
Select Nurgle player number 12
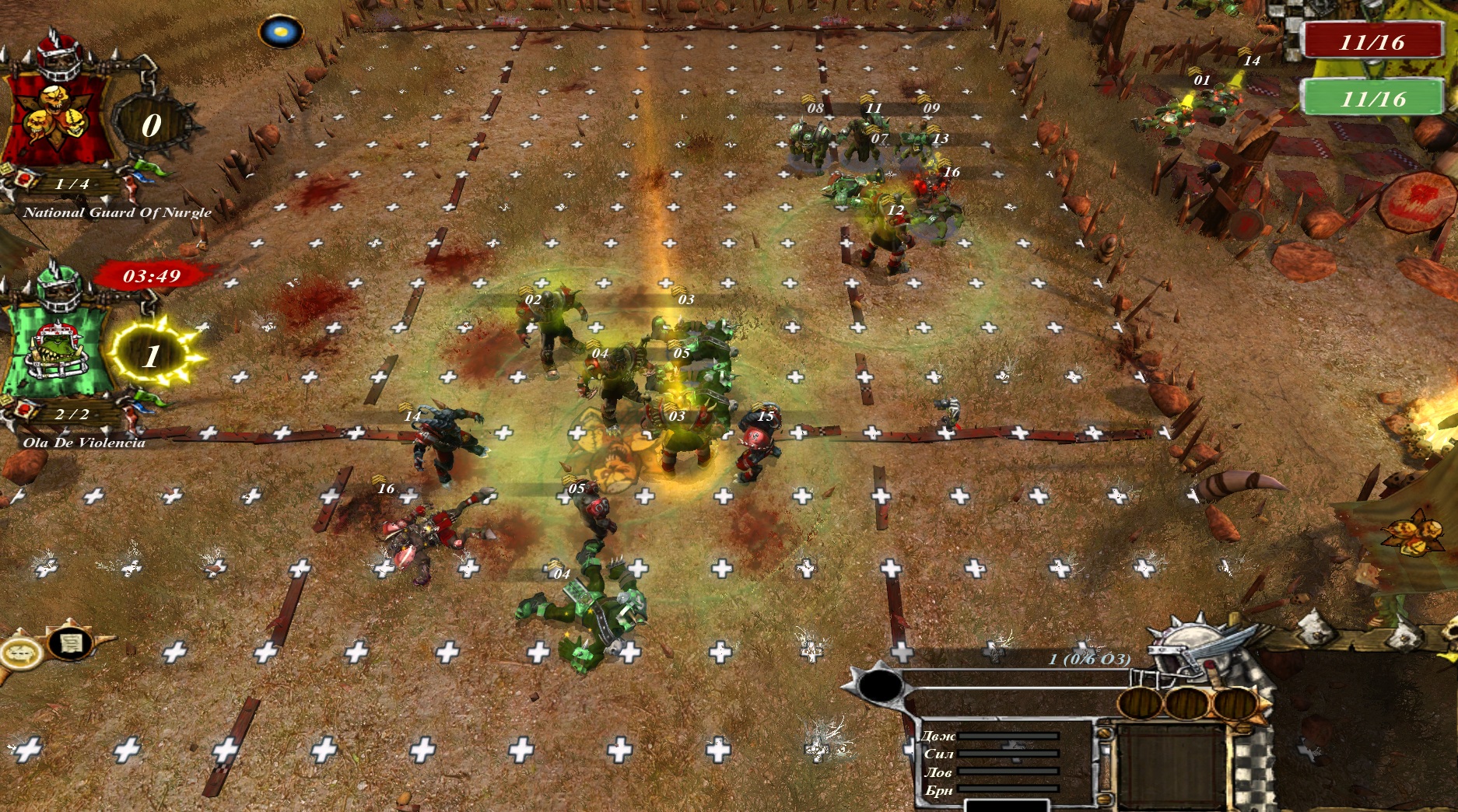pos(887,241)
